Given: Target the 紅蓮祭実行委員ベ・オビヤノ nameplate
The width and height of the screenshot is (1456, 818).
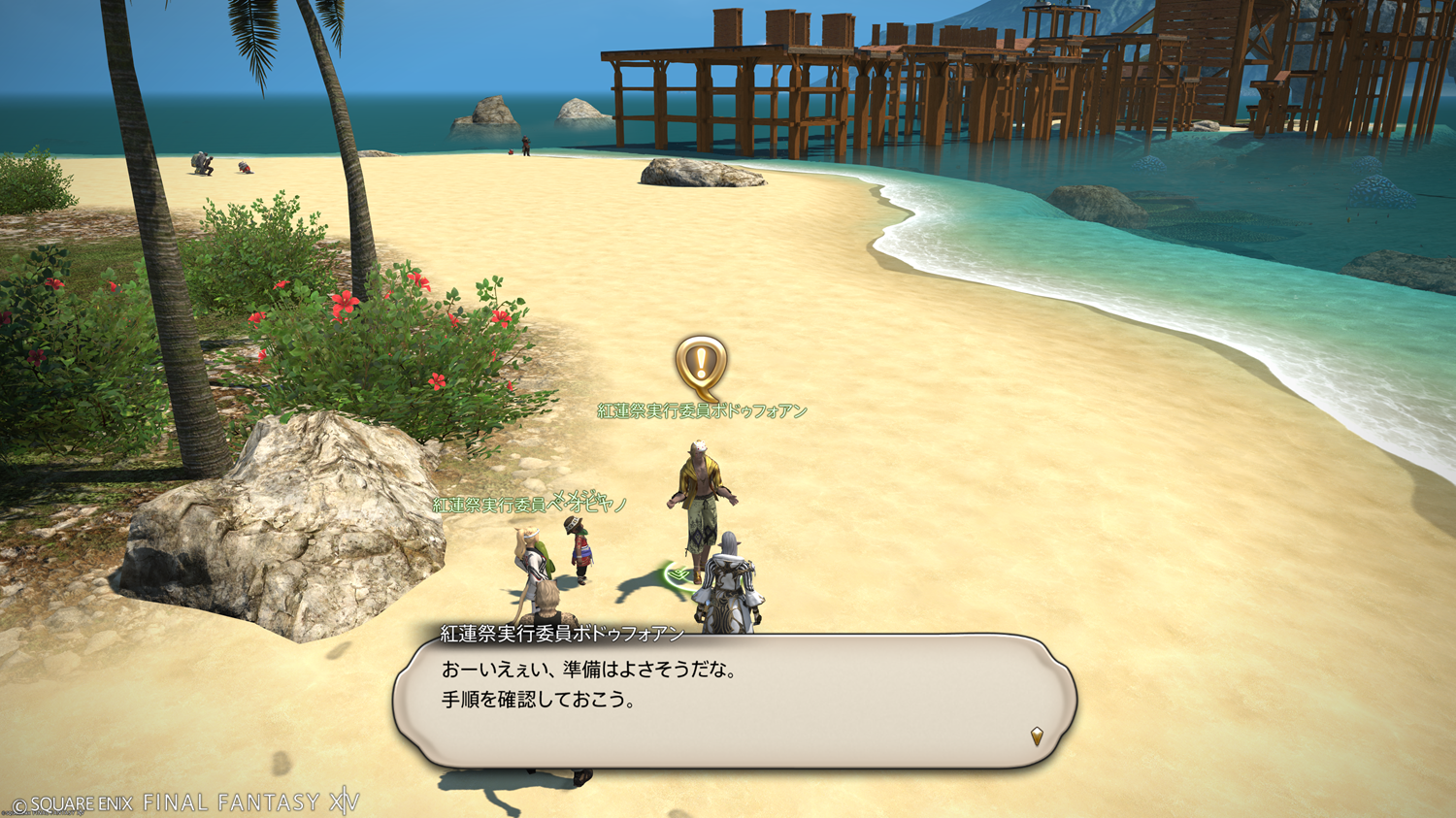Looking at the screenshot, I should tap(530, 505).
